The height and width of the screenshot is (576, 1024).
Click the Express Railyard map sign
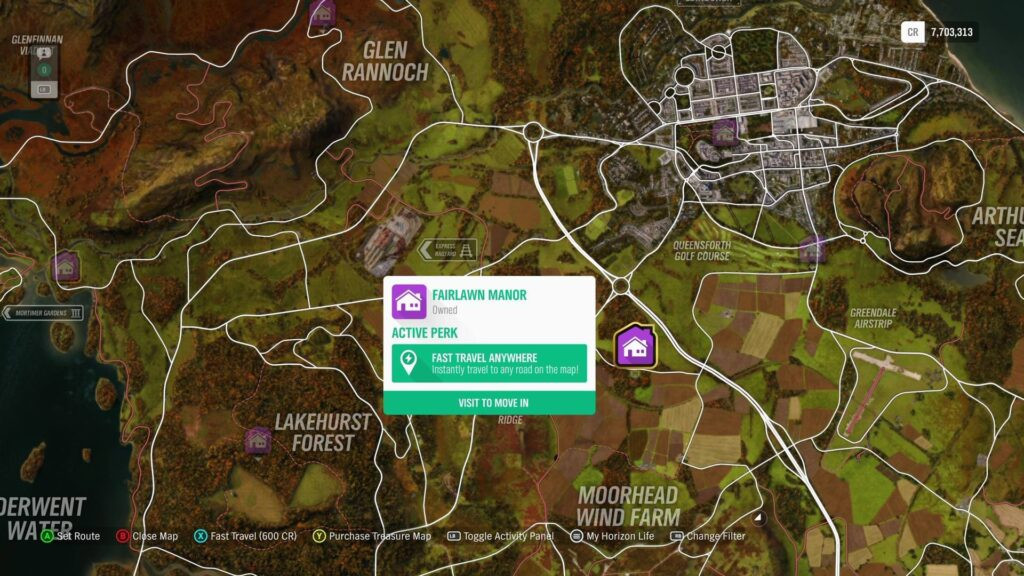(x=448, y=250)
